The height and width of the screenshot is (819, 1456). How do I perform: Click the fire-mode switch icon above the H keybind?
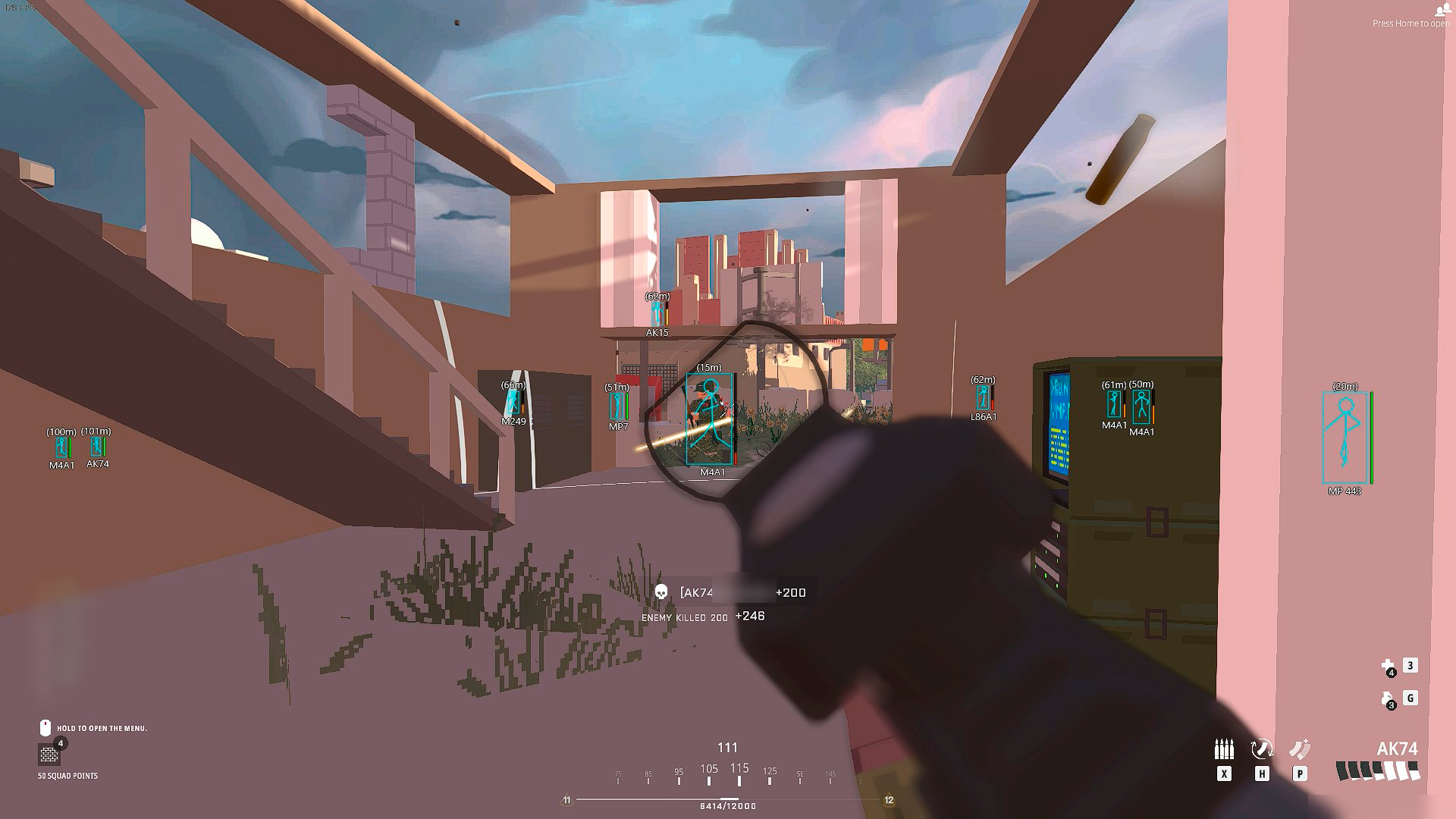pyautogui.click(x=1261, y=749)
